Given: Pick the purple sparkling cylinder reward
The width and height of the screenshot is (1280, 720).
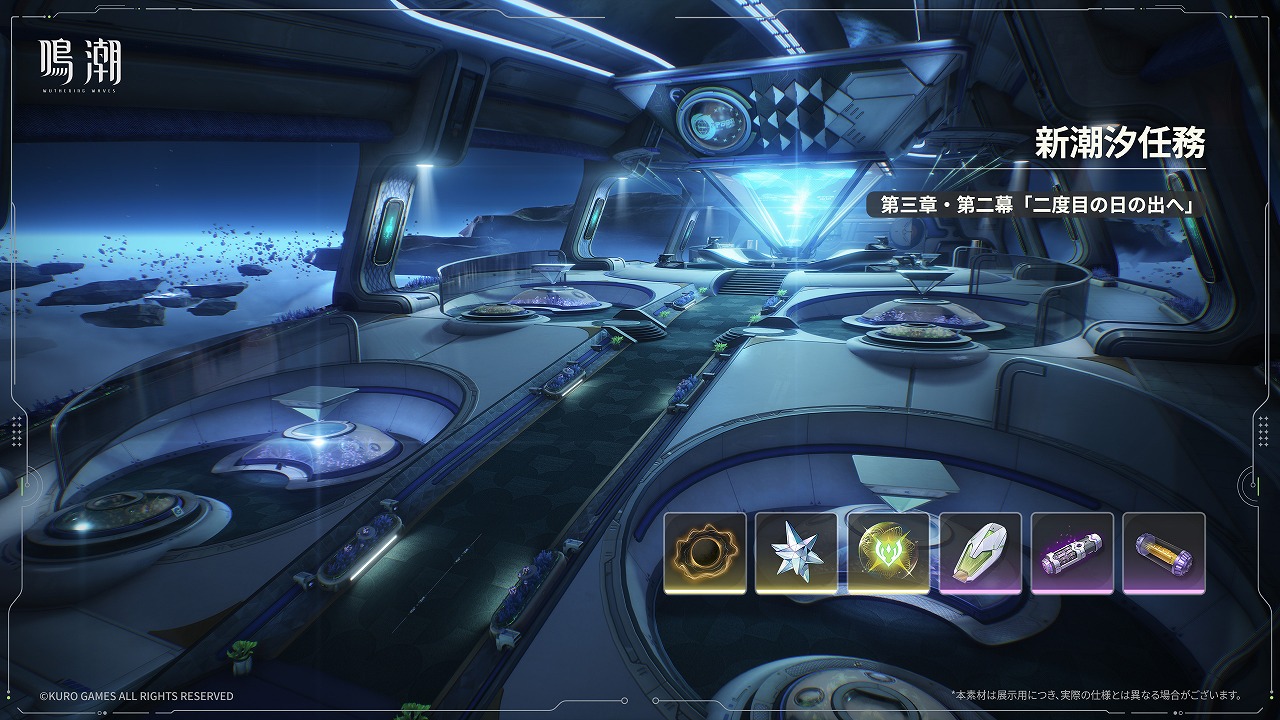Looking at the screenshot, I should pos(1072,553).
